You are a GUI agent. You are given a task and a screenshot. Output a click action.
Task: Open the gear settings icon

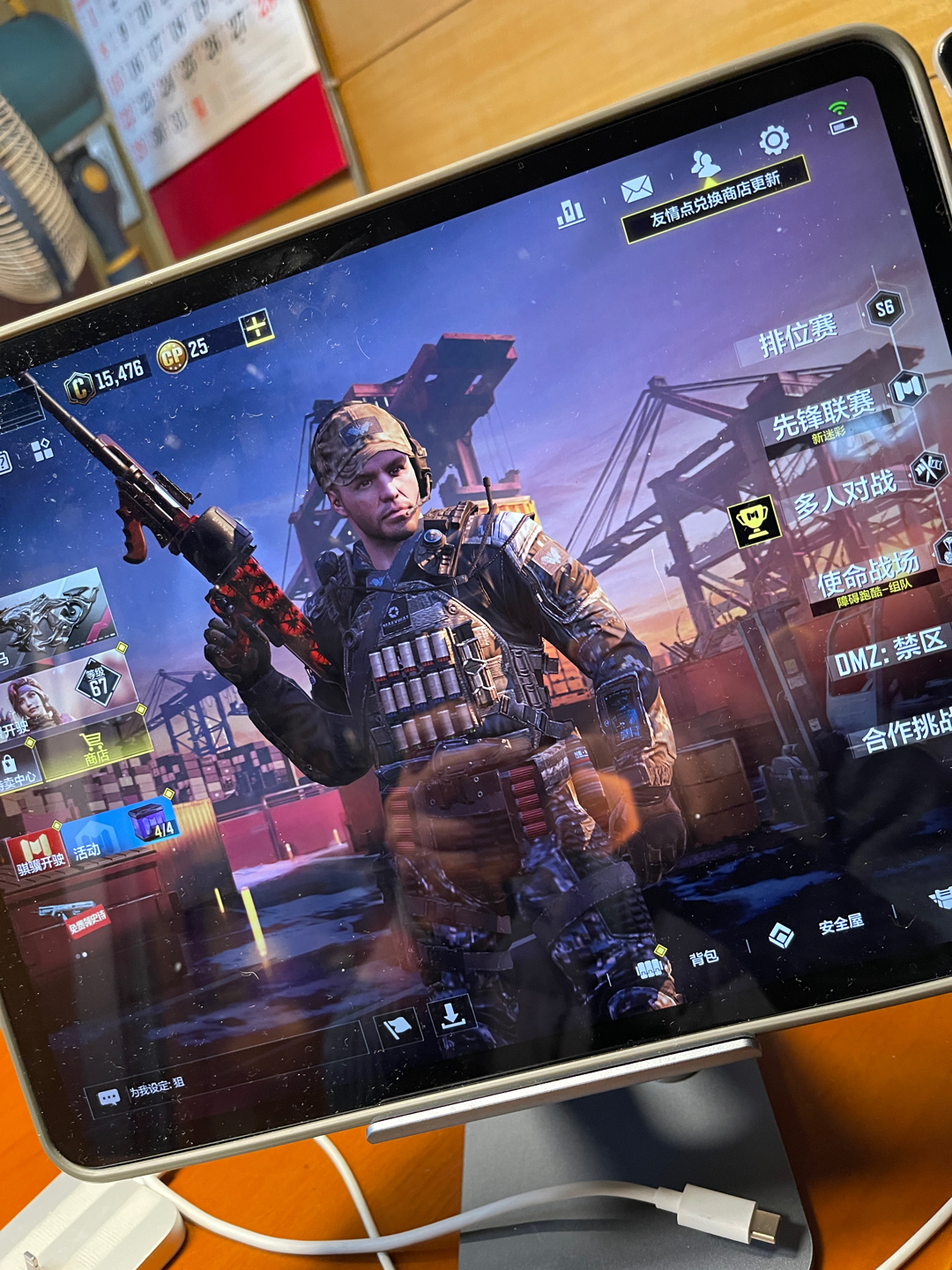pyautogui.click(x=773, y=140)
